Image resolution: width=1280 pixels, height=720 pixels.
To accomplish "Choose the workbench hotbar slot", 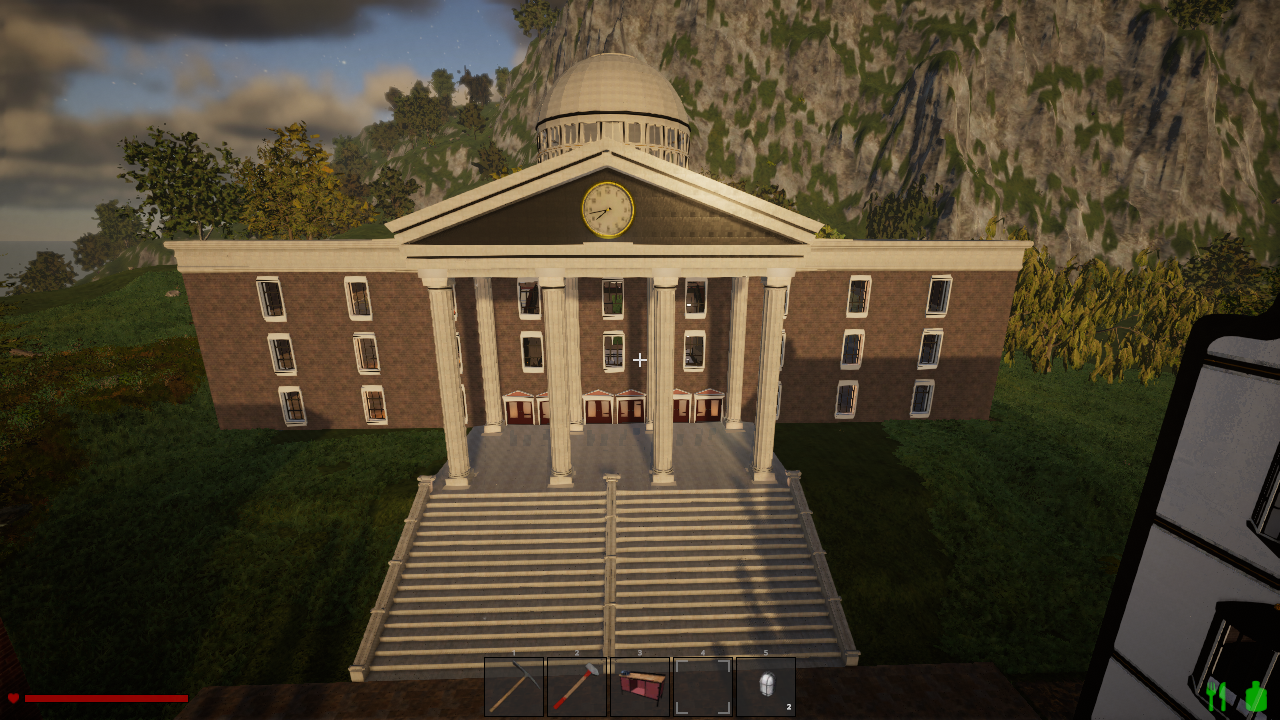I will tap(640, 686).
